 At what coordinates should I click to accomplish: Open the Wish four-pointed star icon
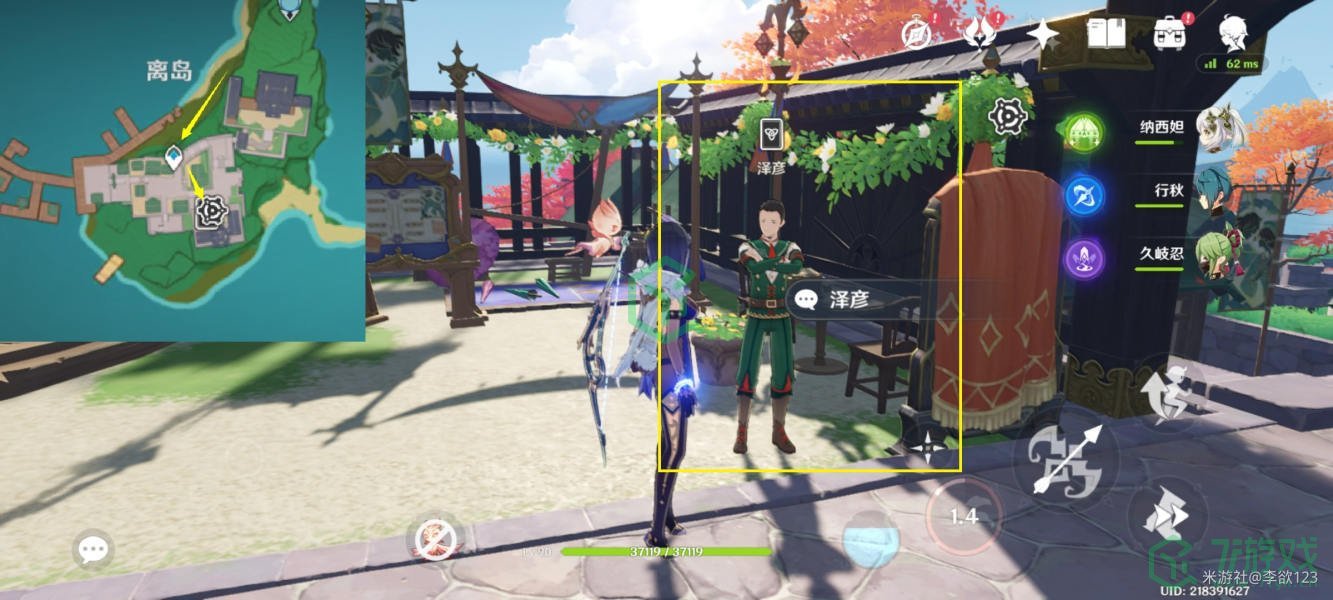coord(1043,34)
